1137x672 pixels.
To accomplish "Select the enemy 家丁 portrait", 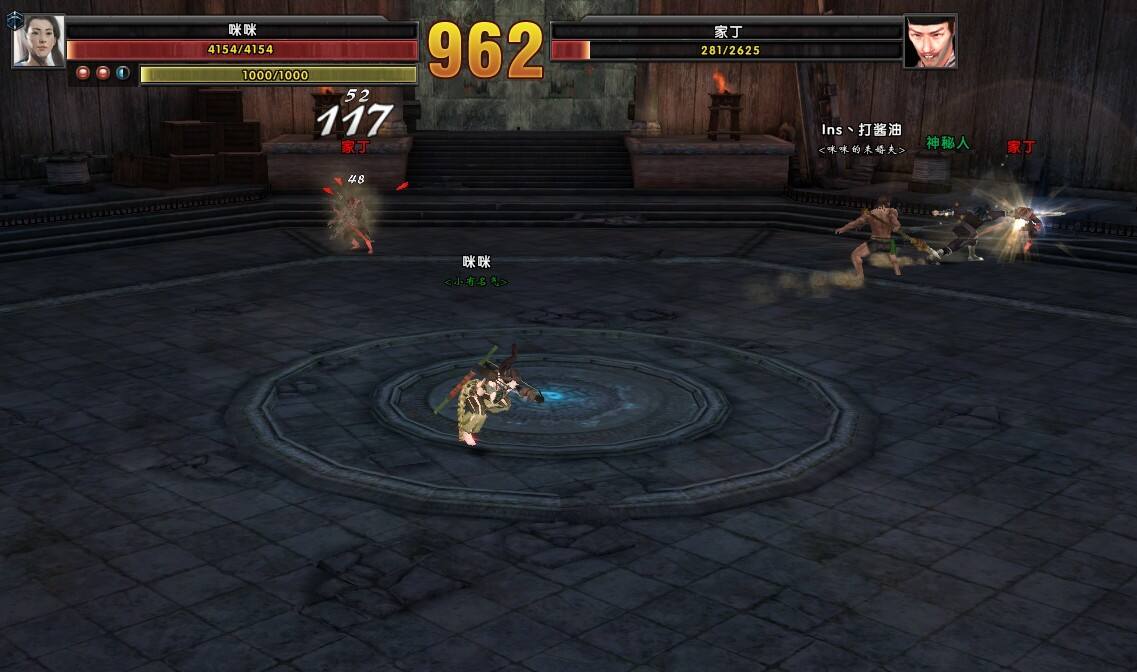I will [x=930, y=42].
